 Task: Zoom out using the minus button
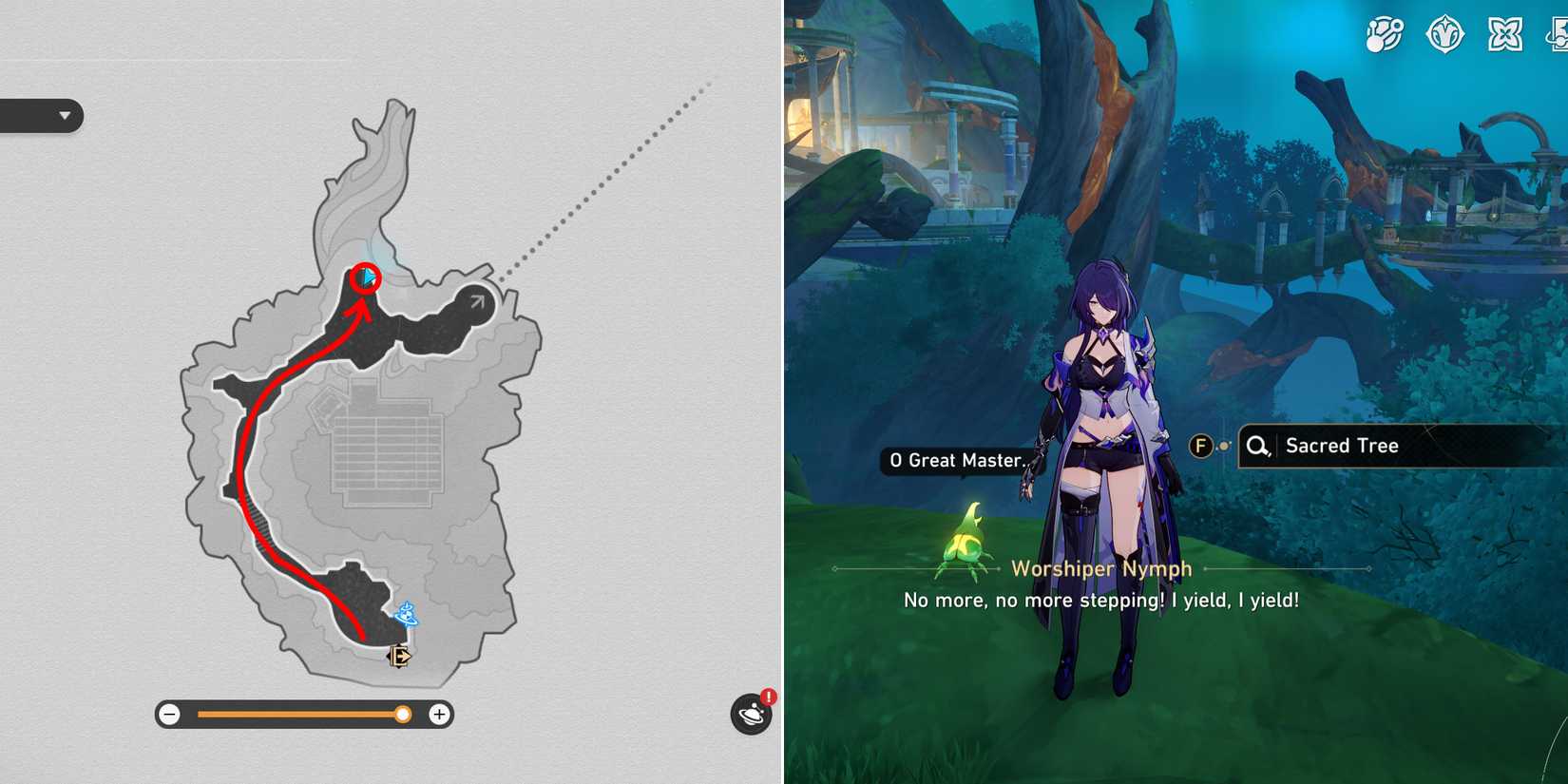click(169, 714)
